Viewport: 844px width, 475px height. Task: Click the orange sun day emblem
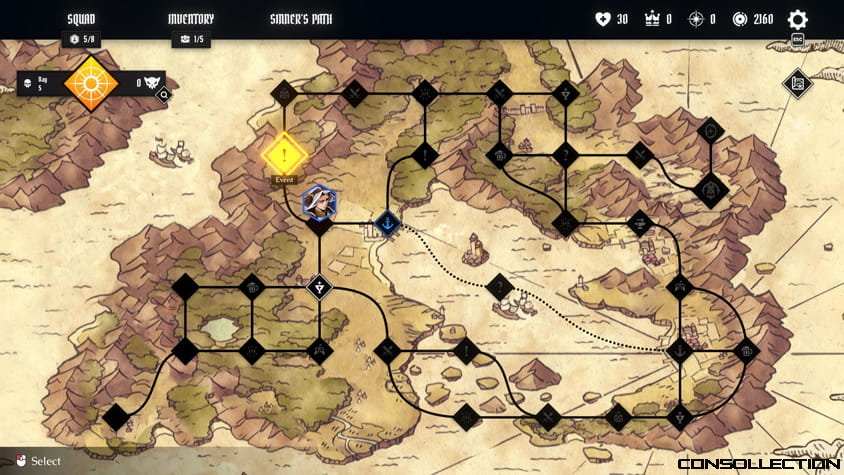(x=91, y=83)
